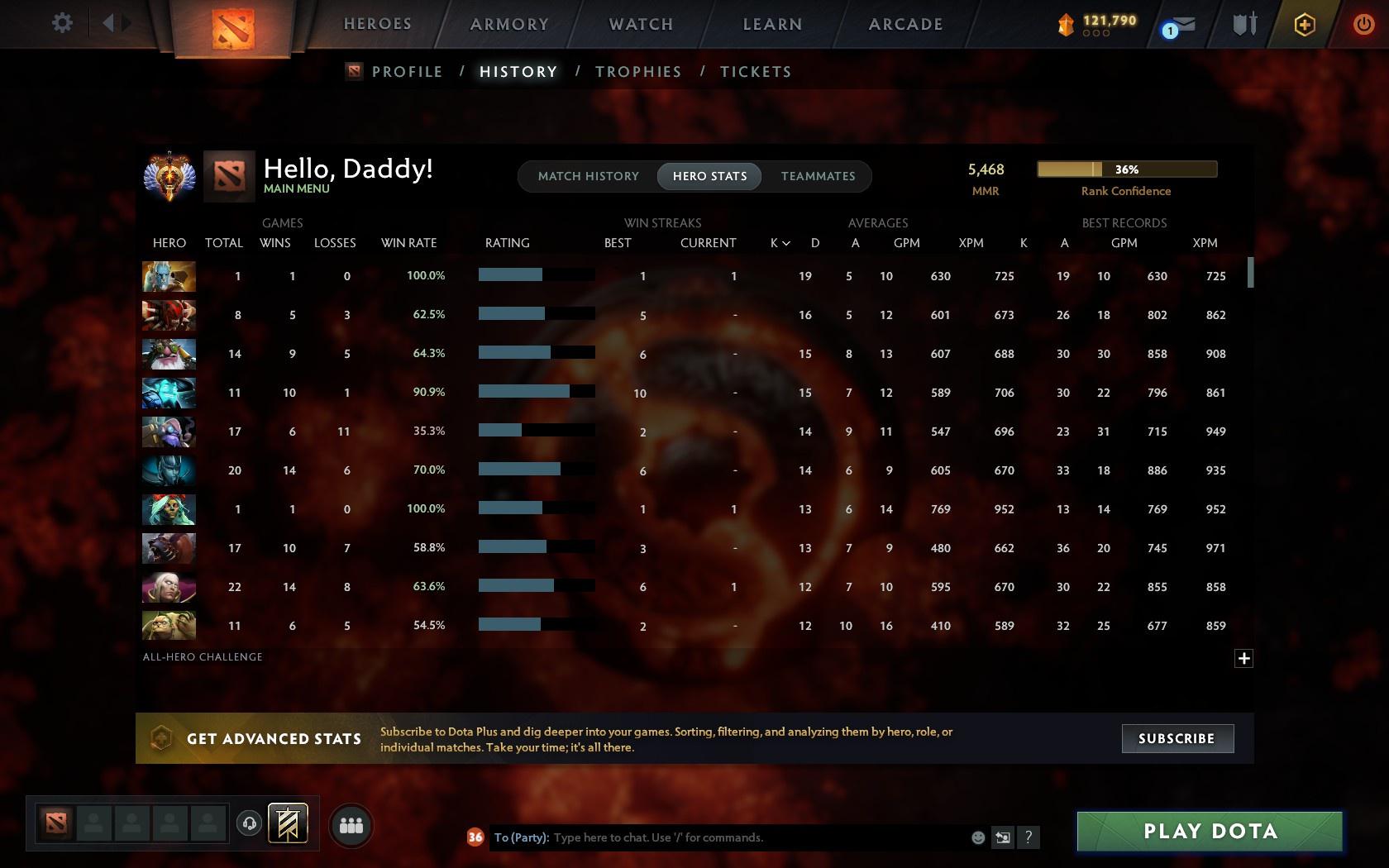
Task: Switch to MATCH HISTORY view
Action: [588, 175]
